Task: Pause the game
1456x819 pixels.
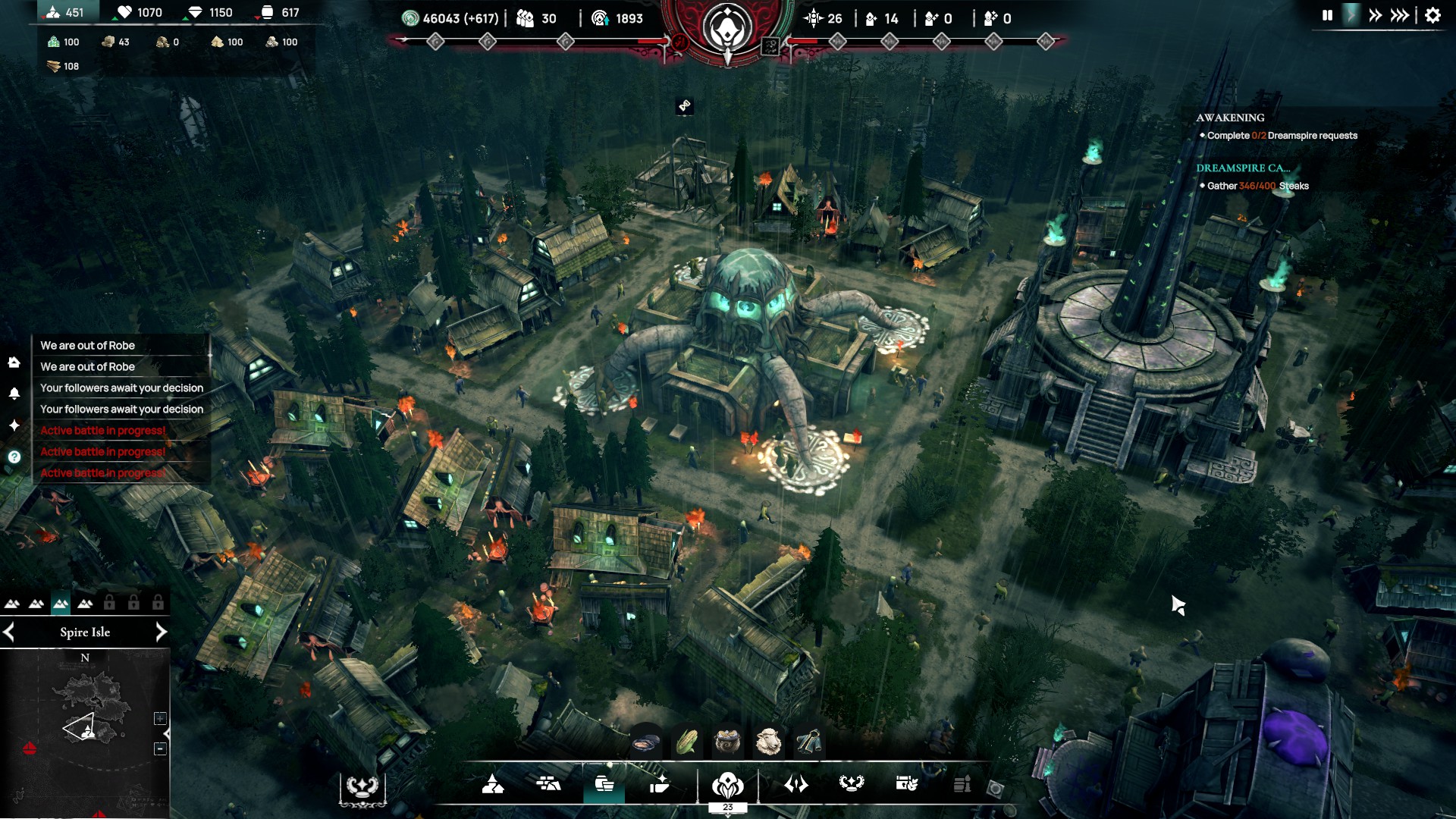Action: pos(1327,15)
